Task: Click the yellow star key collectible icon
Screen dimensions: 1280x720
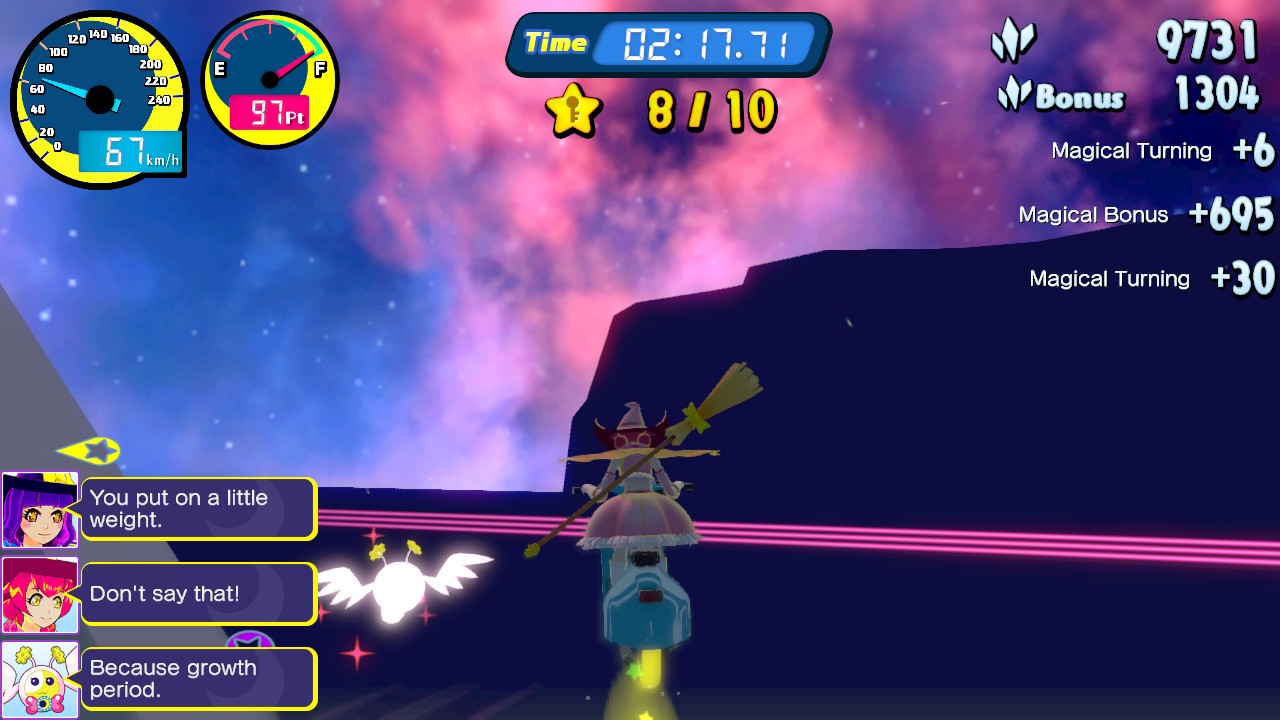Action: click(573, 110)
